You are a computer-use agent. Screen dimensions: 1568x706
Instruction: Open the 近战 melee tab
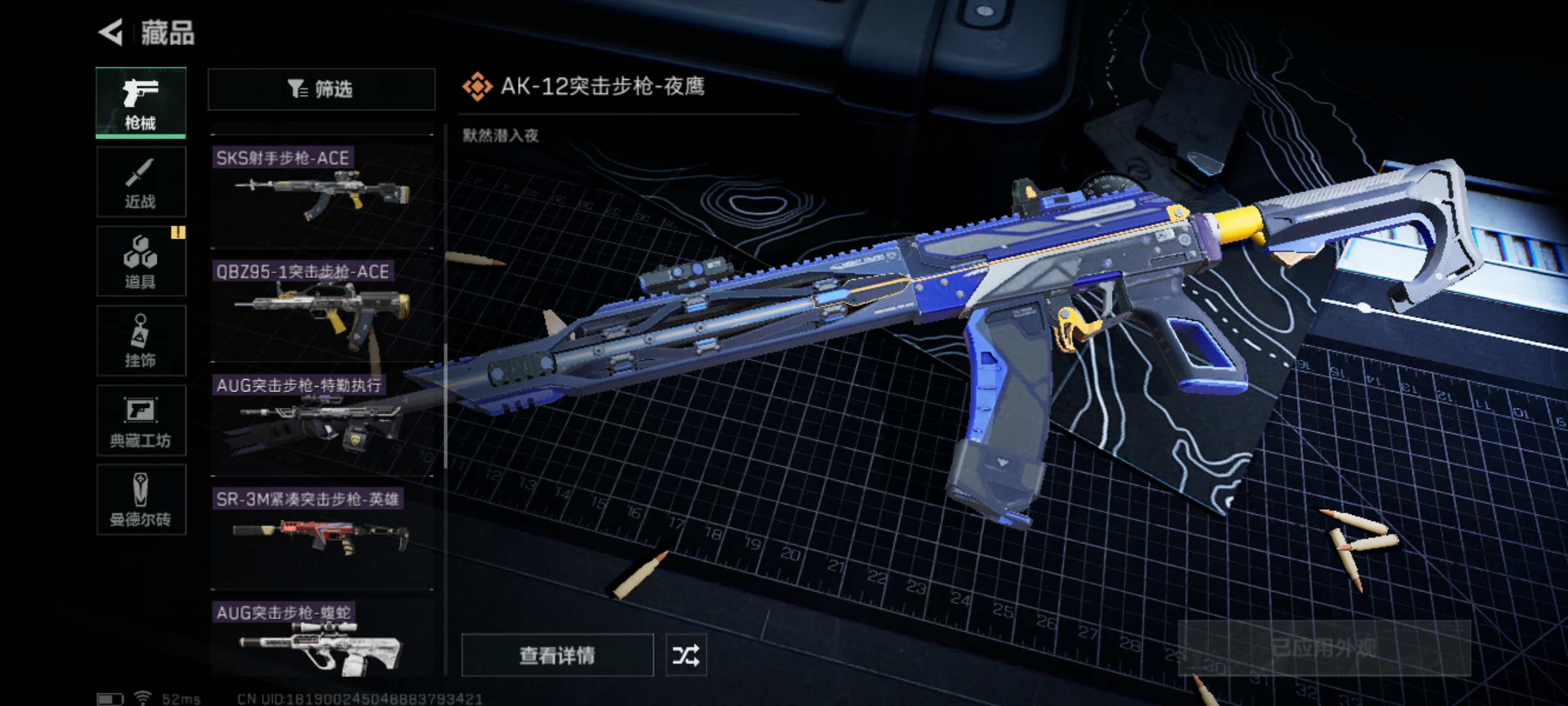pyautogui.click(x=141, y=182)
